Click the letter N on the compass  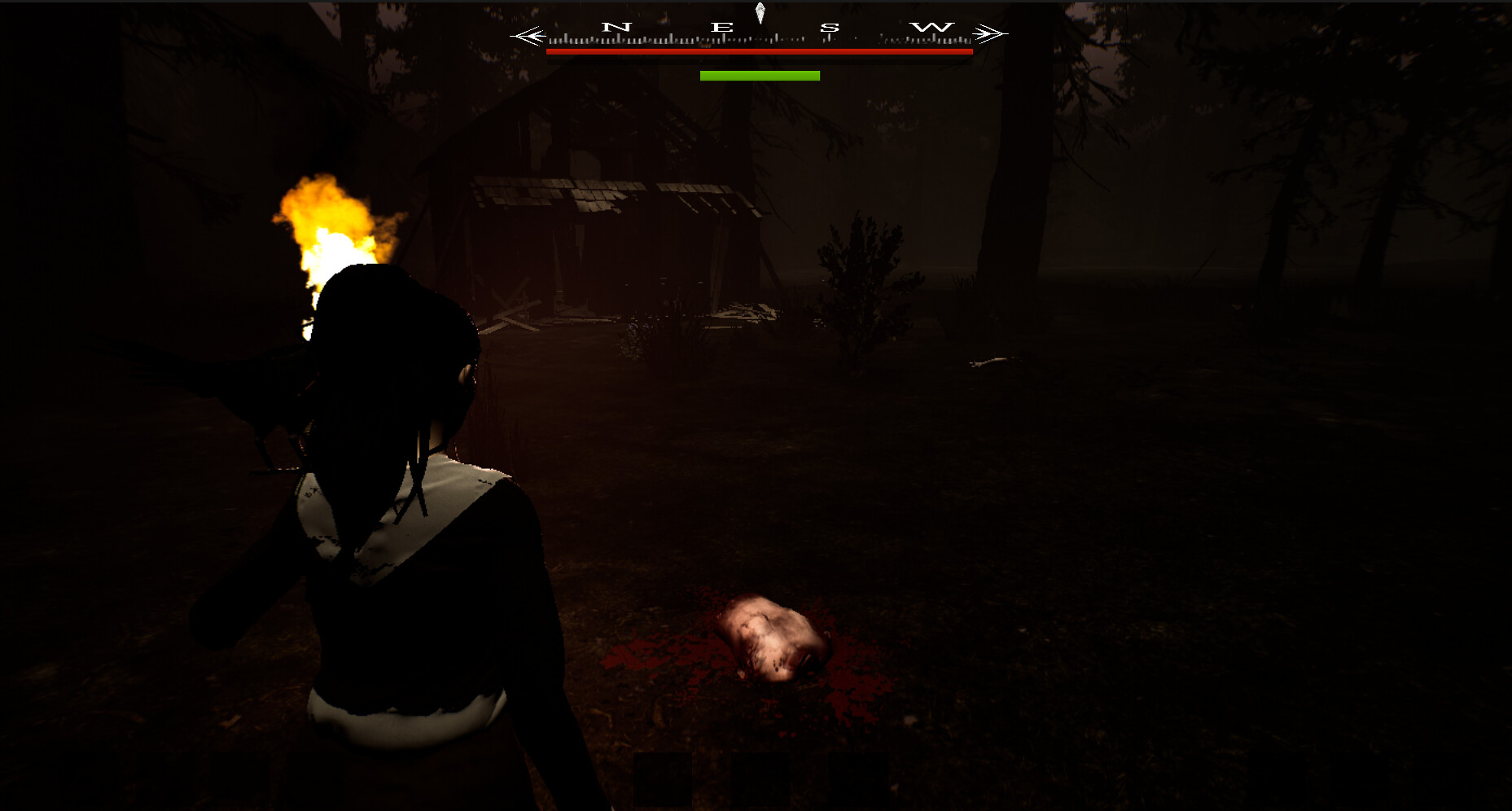[x=616, y=27]
